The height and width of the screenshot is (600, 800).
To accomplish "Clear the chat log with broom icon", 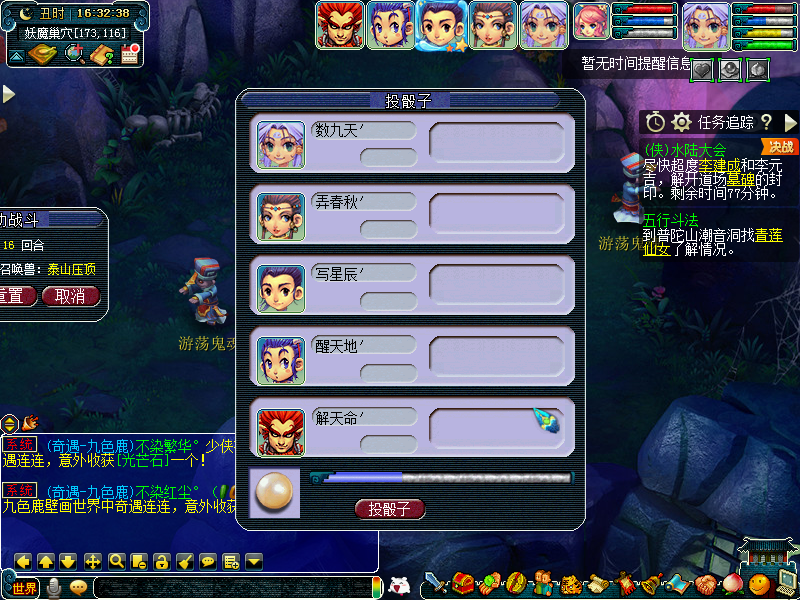I will 184,561.
